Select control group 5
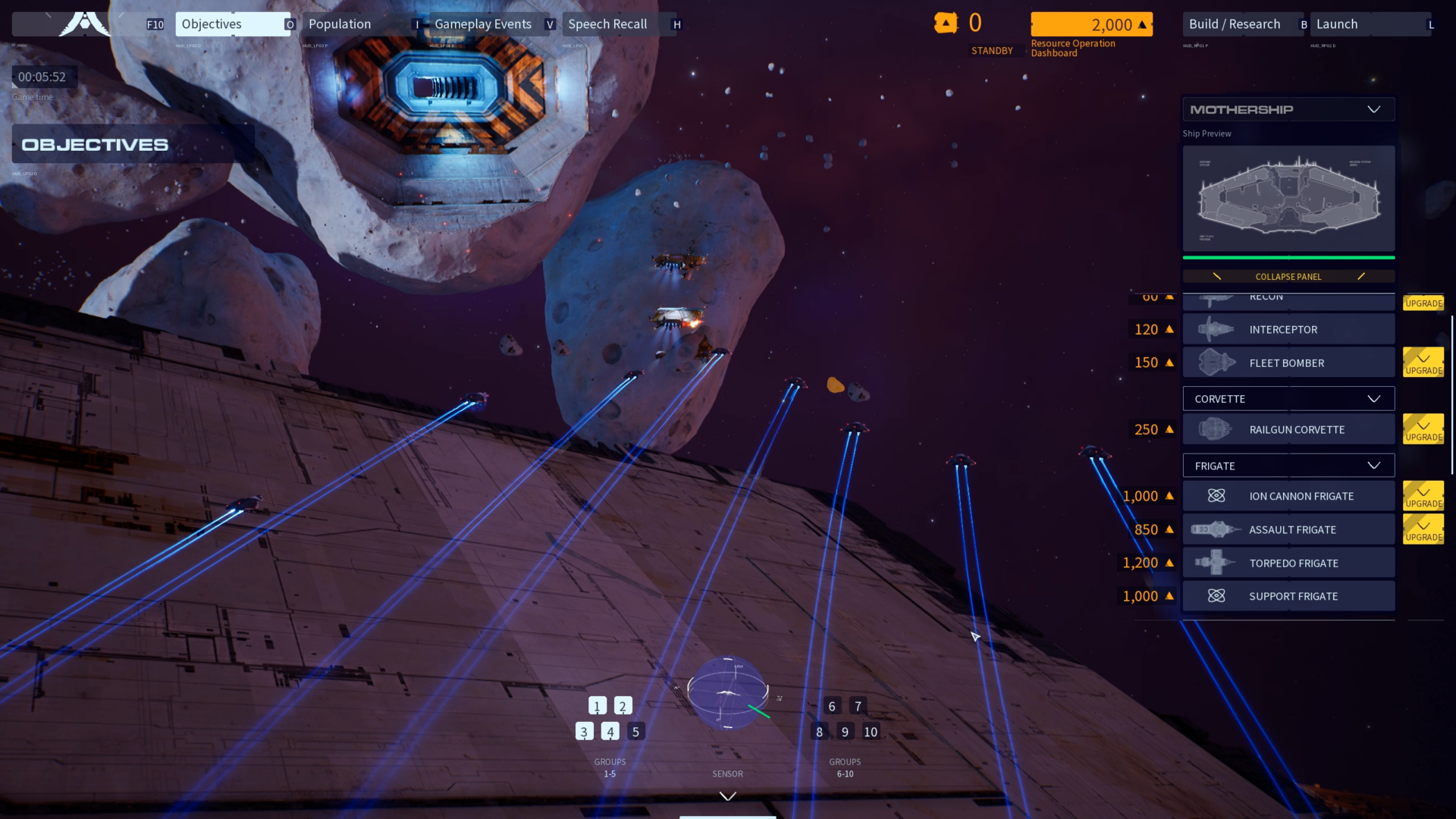 635,731
